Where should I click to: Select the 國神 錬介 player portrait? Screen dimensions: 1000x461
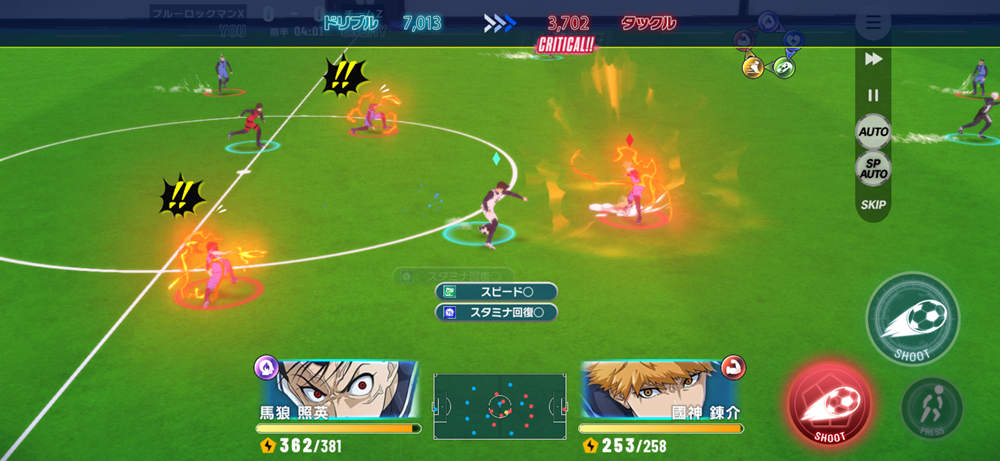pos(661,388)
